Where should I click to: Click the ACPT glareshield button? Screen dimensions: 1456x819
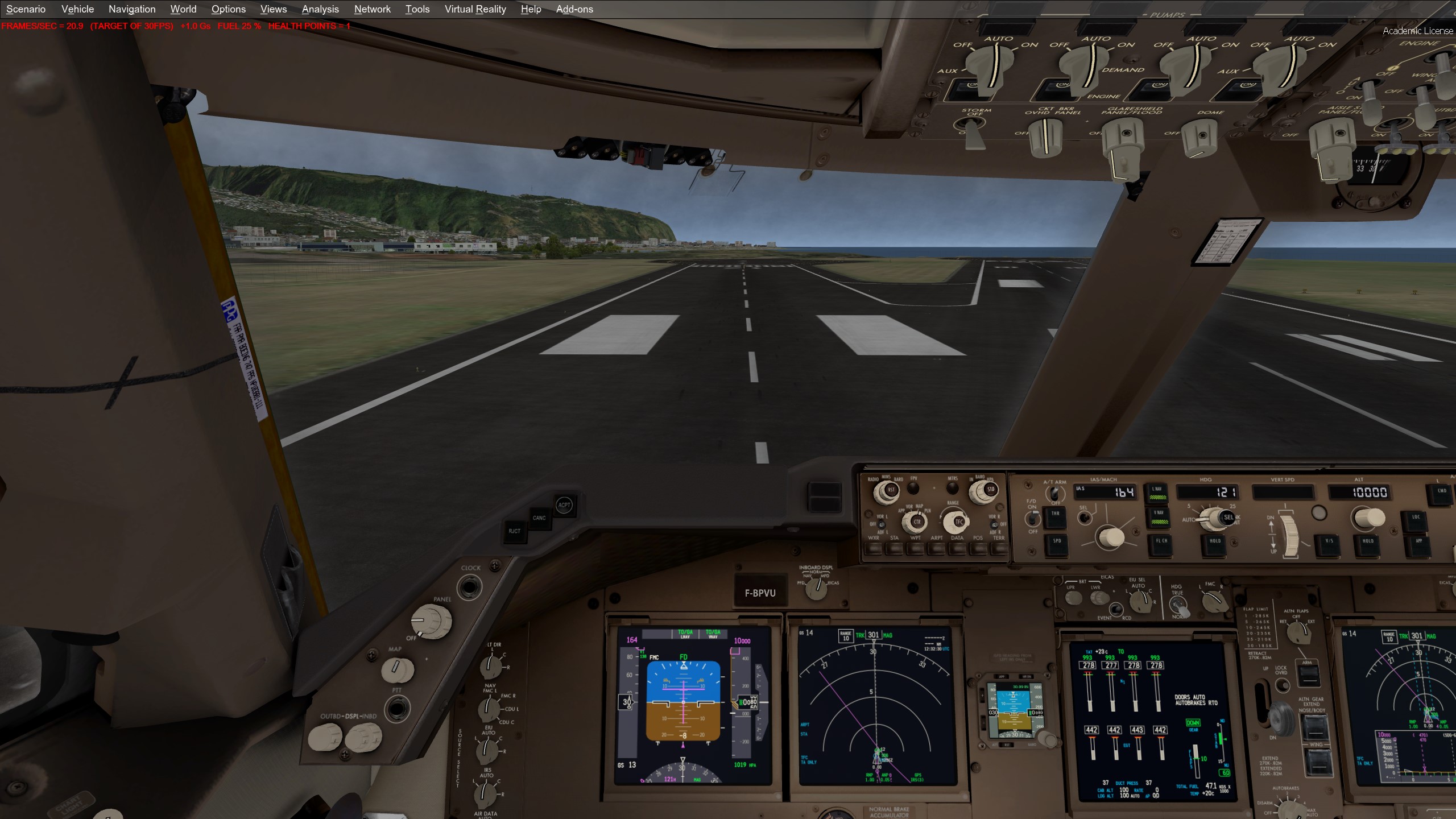point(564,505)
